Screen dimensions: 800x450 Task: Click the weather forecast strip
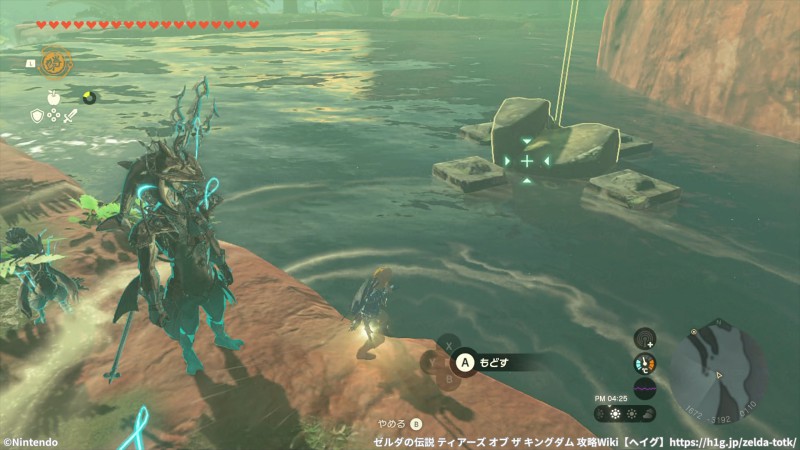[x=625, y=413]
